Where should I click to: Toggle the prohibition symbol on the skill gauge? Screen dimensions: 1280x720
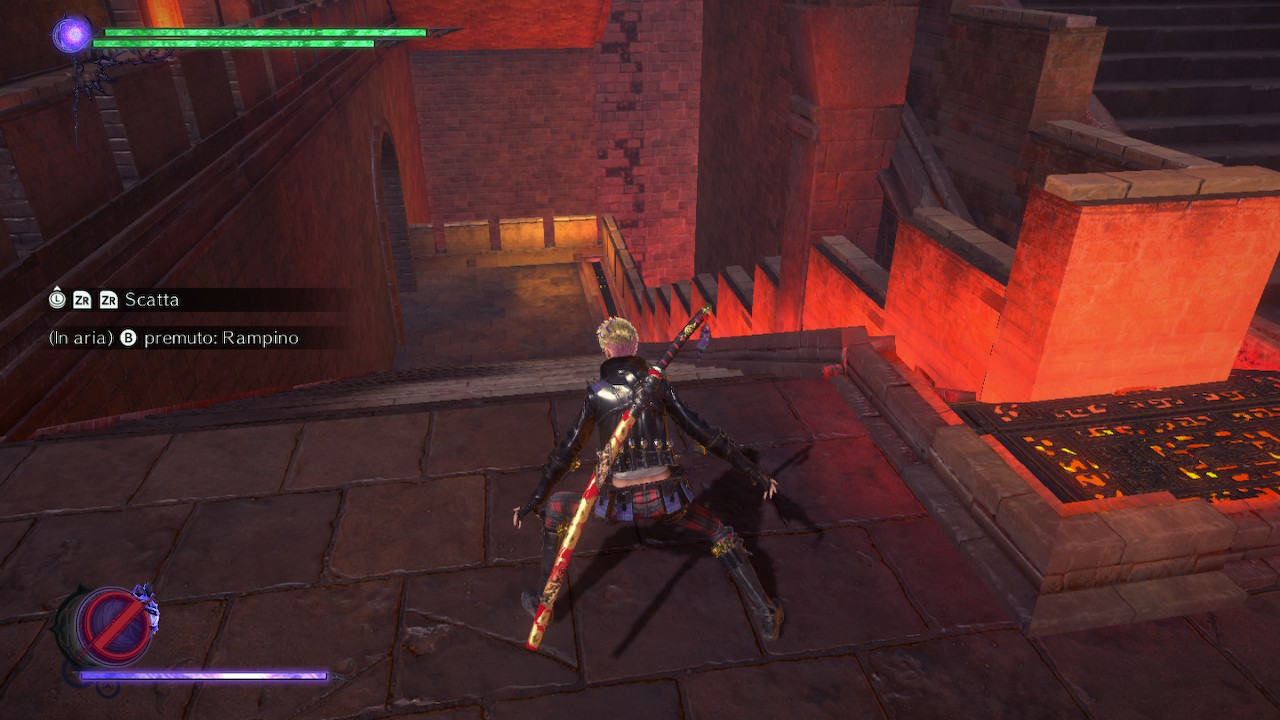112,622
